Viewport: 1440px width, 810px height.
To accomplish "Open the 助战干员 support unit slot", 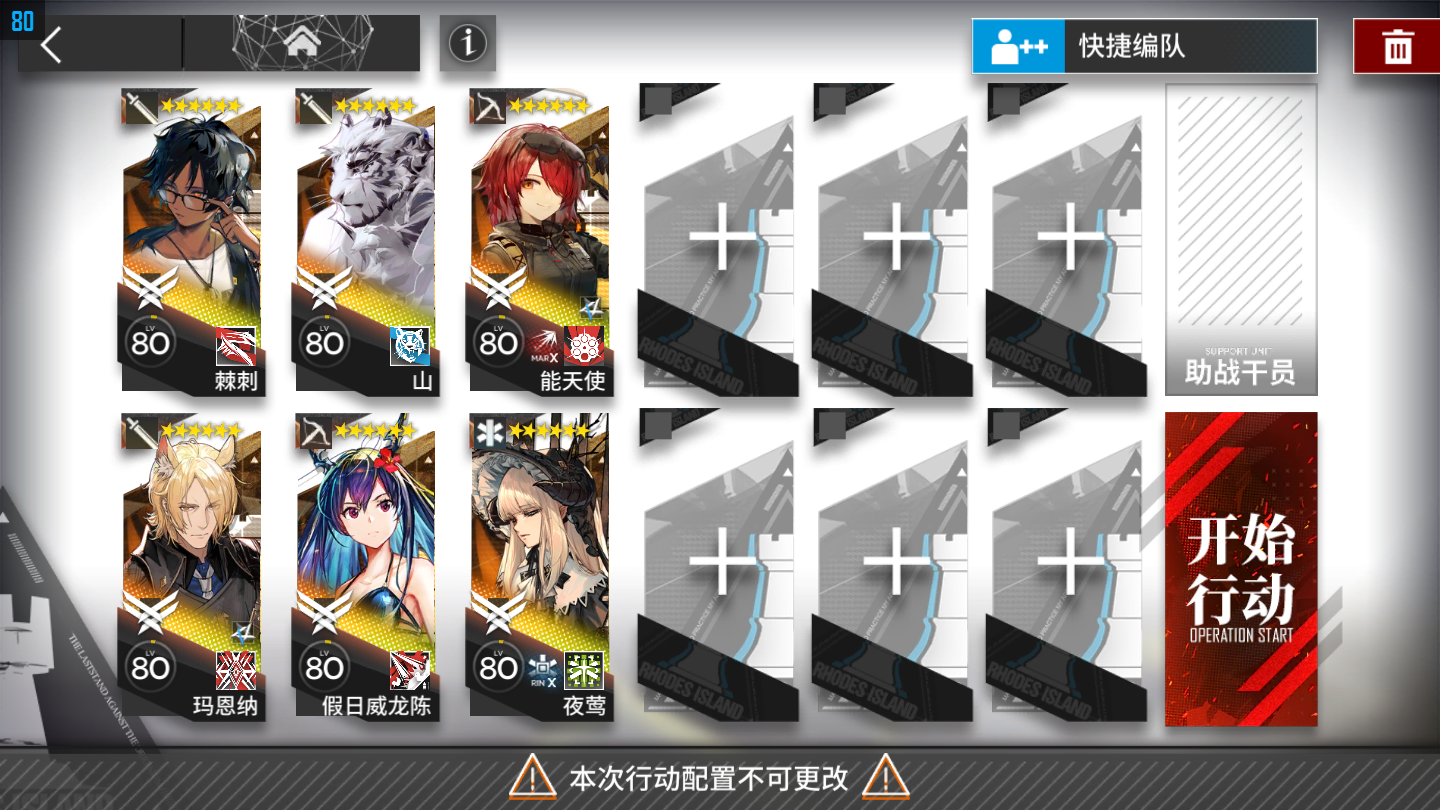I will coord(1240,240).
